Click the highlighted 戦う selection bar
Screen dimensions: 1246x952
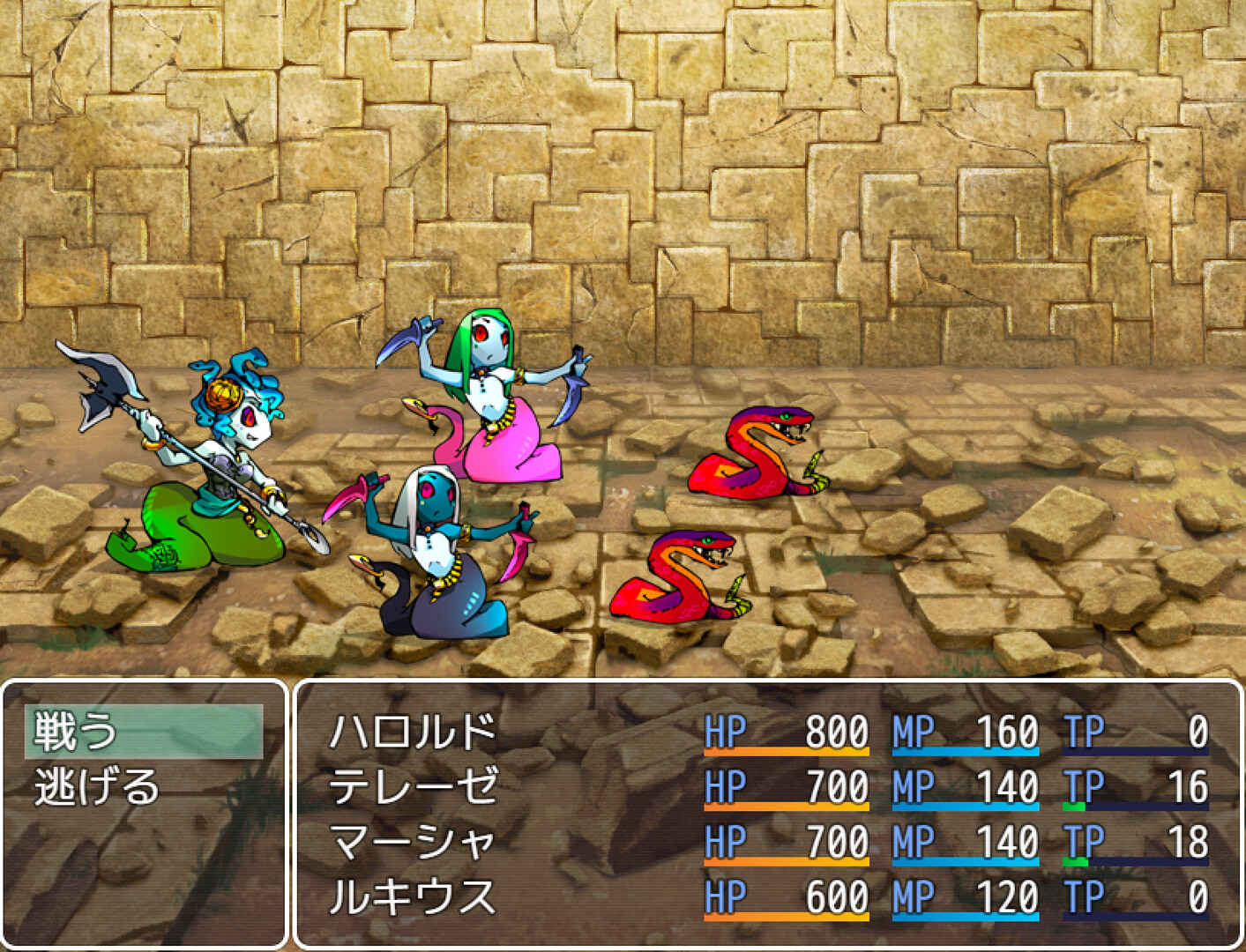coord(145,729)
